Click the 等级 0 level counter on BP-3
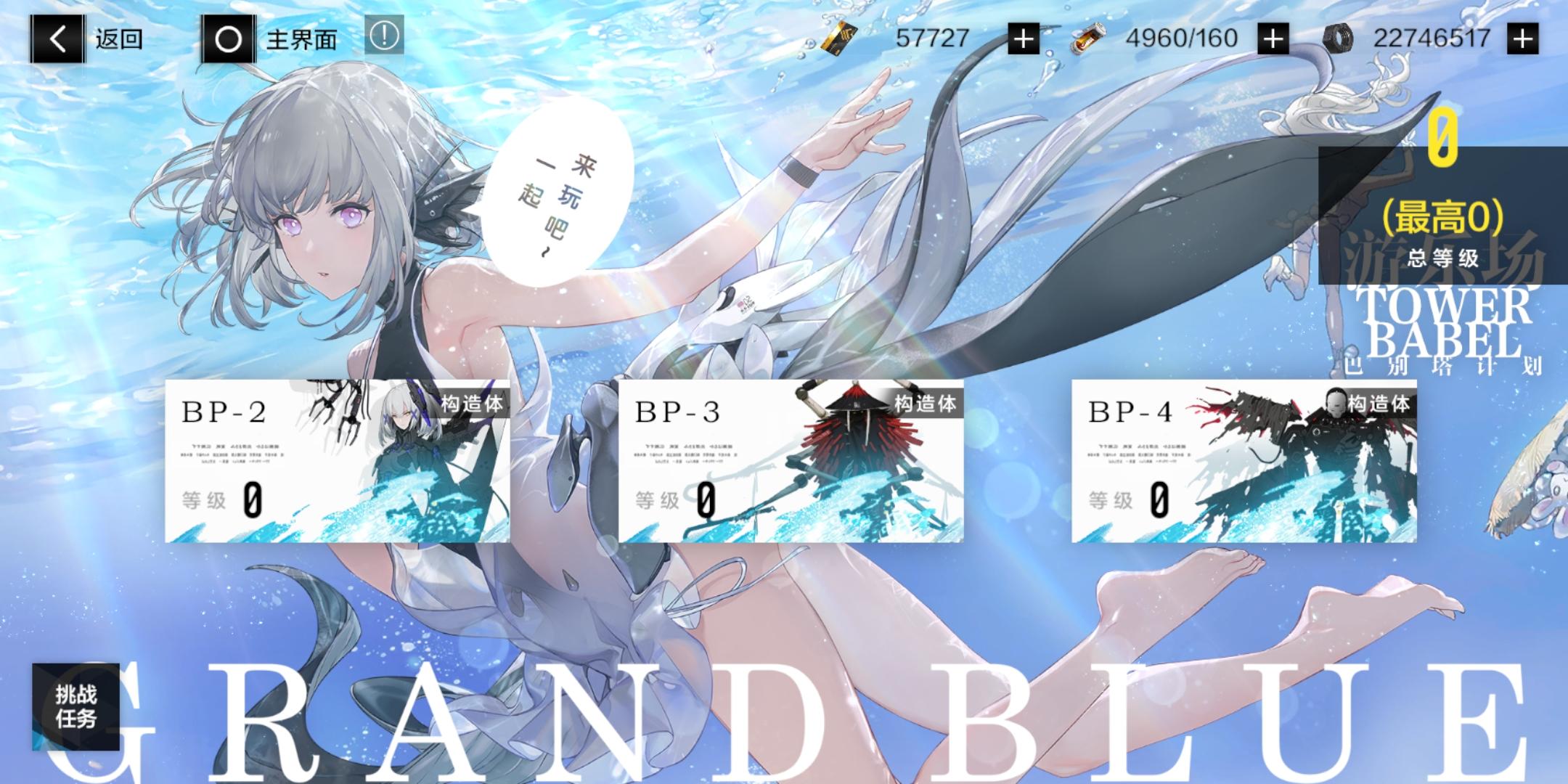1568x784 pixels. [679, 501]
